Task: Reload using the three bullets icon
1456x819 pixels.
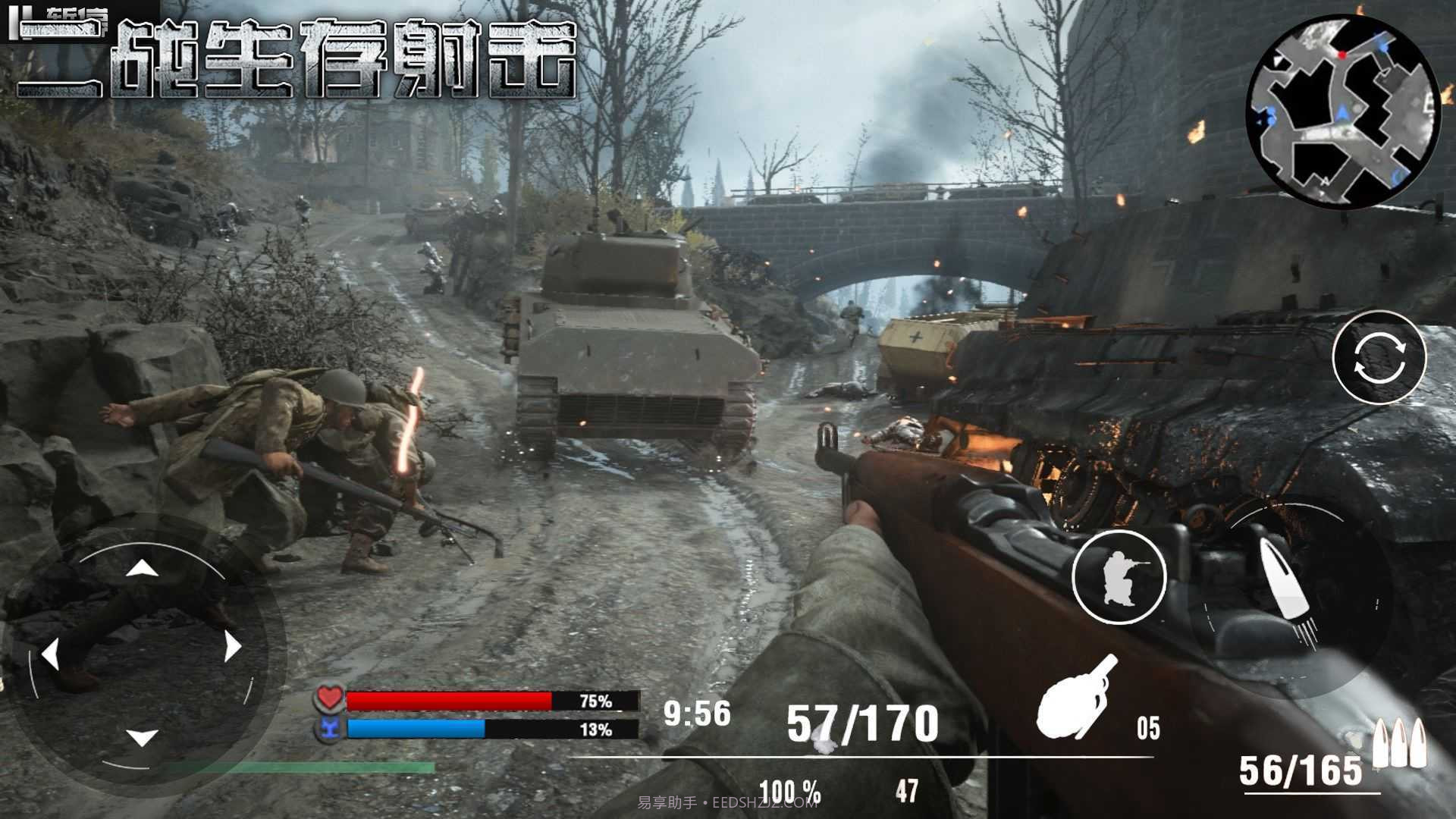Action: click(x=1400, y=743)
